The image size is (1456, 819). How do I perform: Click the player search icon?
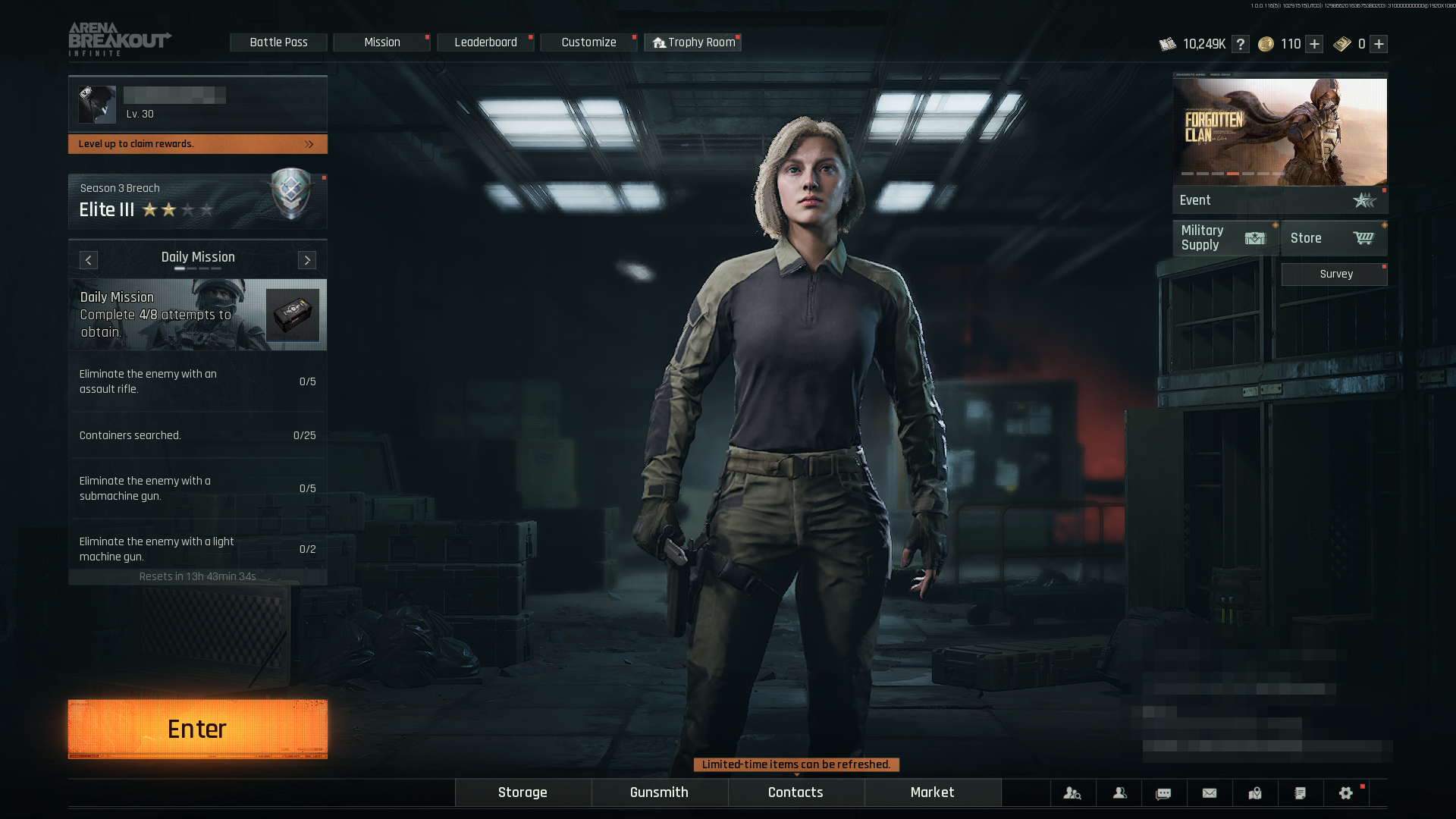point(1072,792)
